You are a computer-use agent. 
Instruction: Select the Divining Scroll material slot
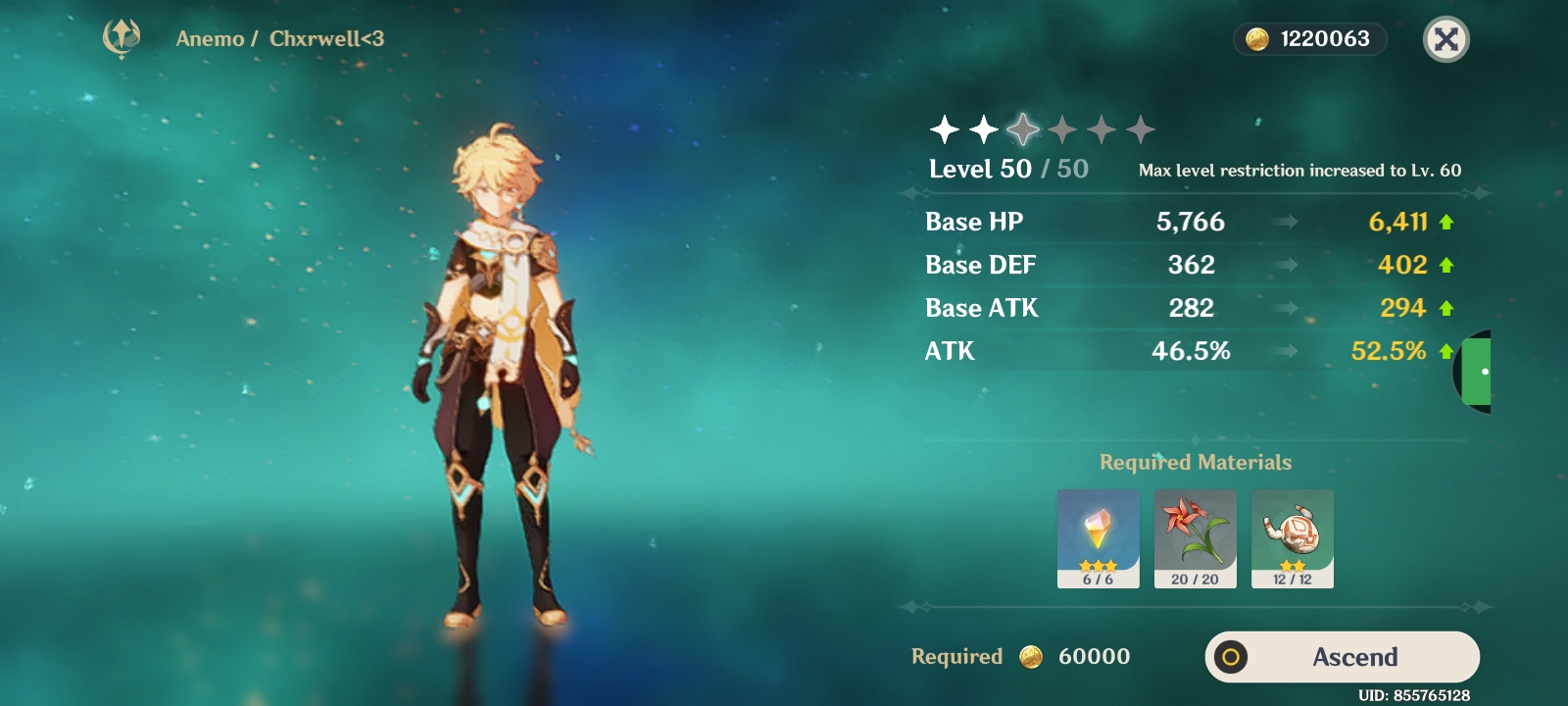click(x=1292, y=534)
